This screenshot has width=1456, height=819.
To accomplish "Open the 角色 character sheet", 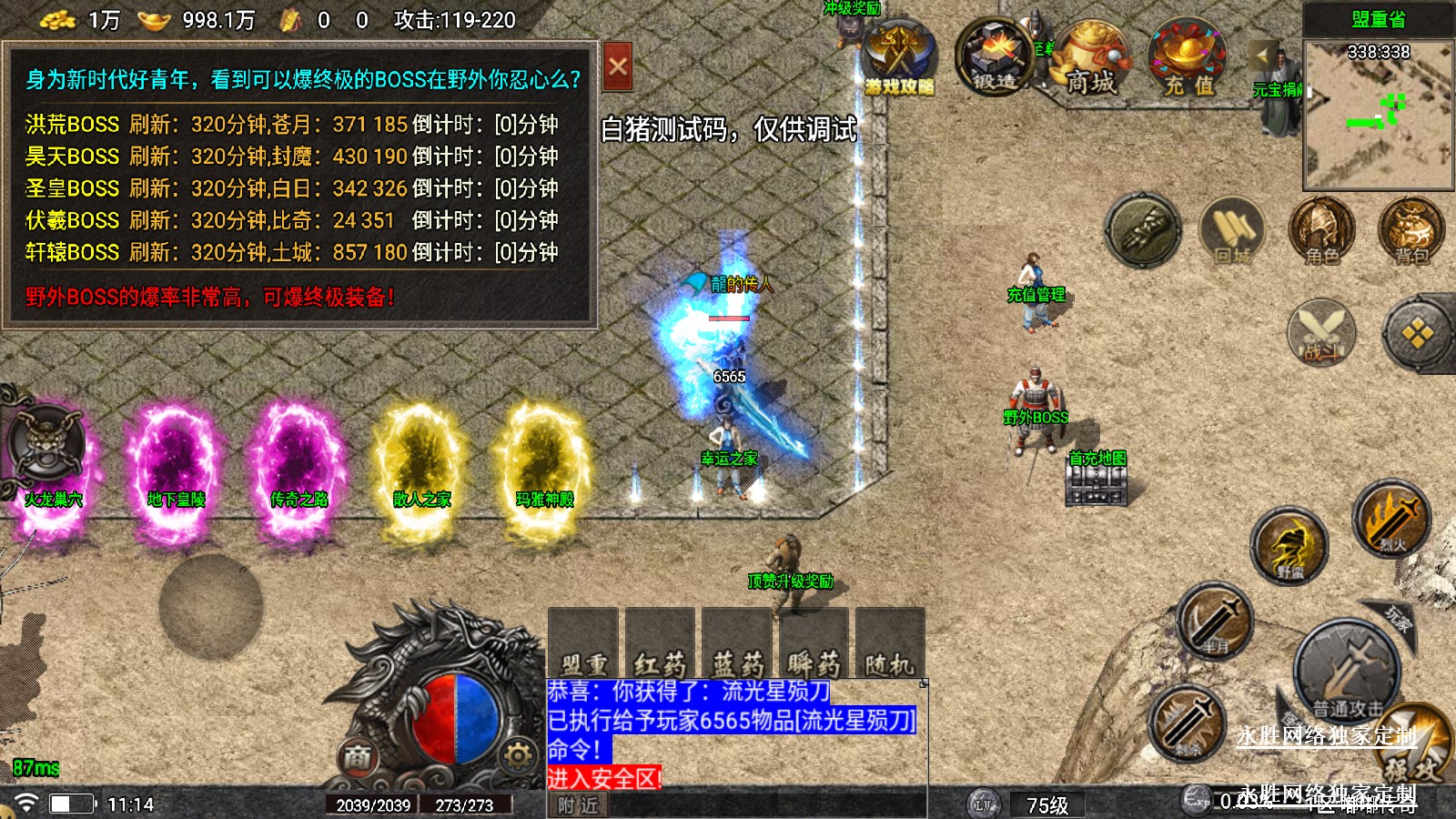I will click(x=1321, y=231).
